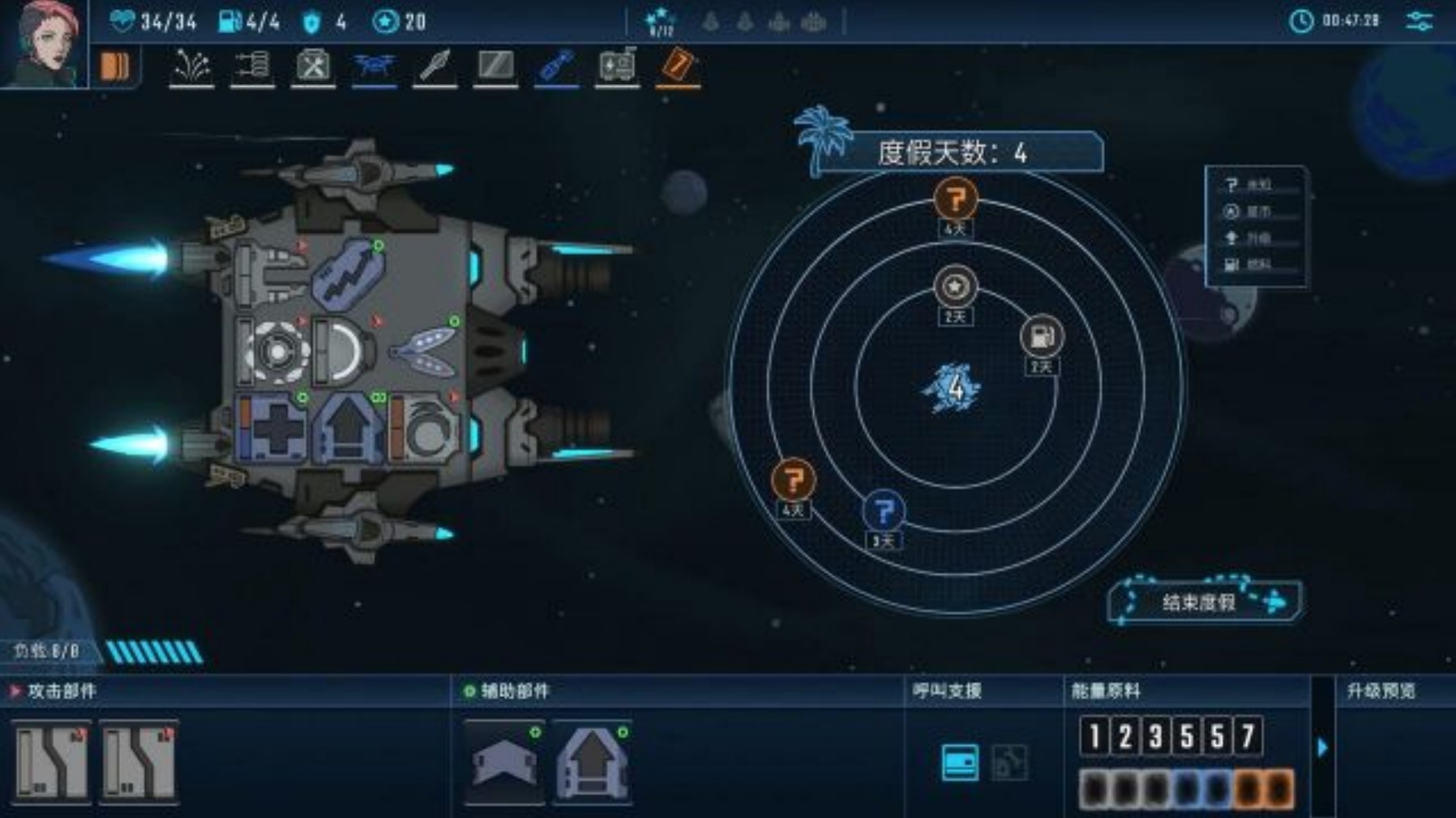Click the star reward node marked 2天
The height and width of the screenshot is (818, 1456).
click(957, 285)
